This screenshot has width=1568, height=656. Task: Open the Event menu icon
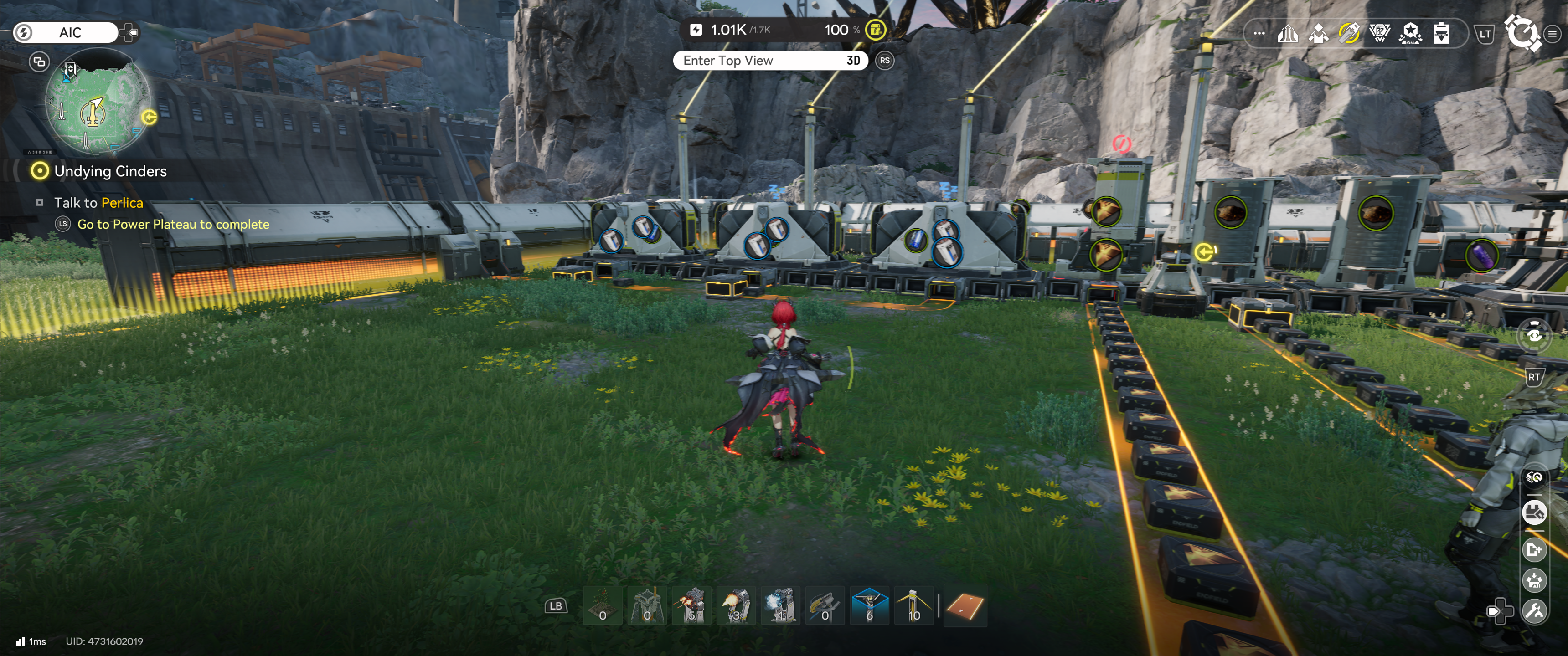pos(1410,33)
